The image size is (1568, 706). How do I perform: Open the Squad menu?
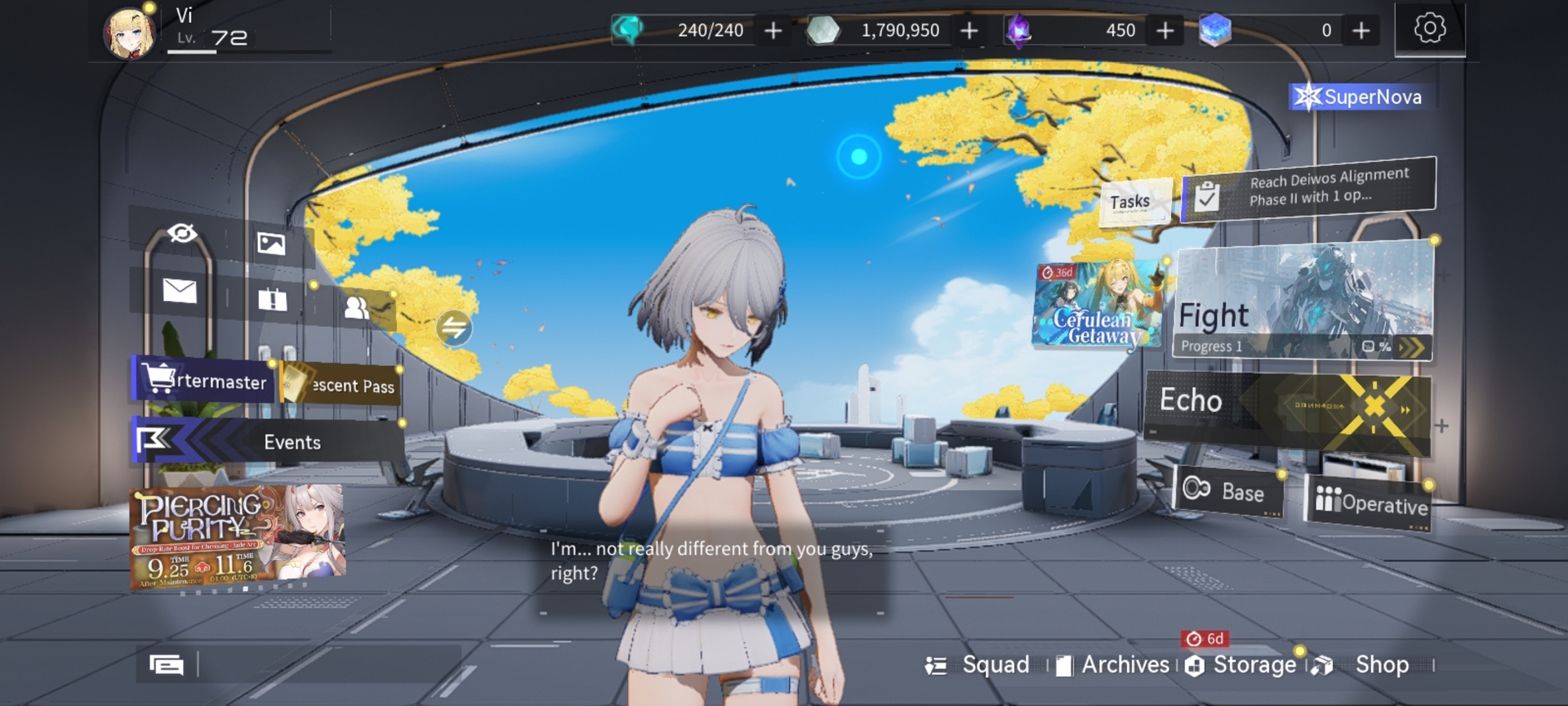pos(979,665)
